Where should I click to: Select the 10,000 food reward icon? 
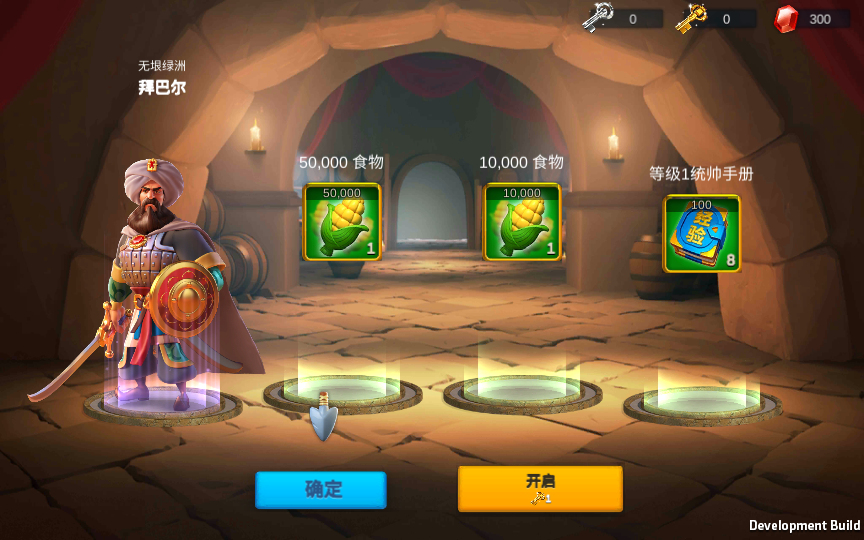[x=522, y=222]
